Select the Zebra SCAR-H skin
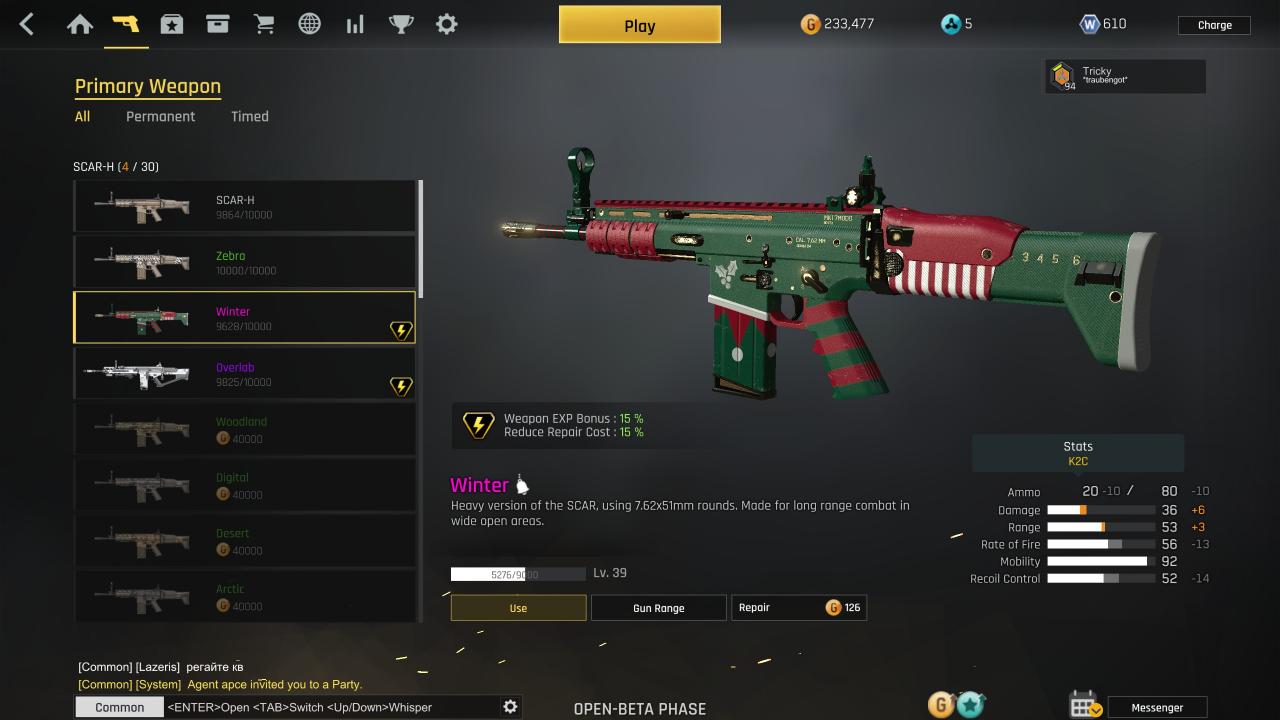1280x720 pixels. (x=244, y=262)
